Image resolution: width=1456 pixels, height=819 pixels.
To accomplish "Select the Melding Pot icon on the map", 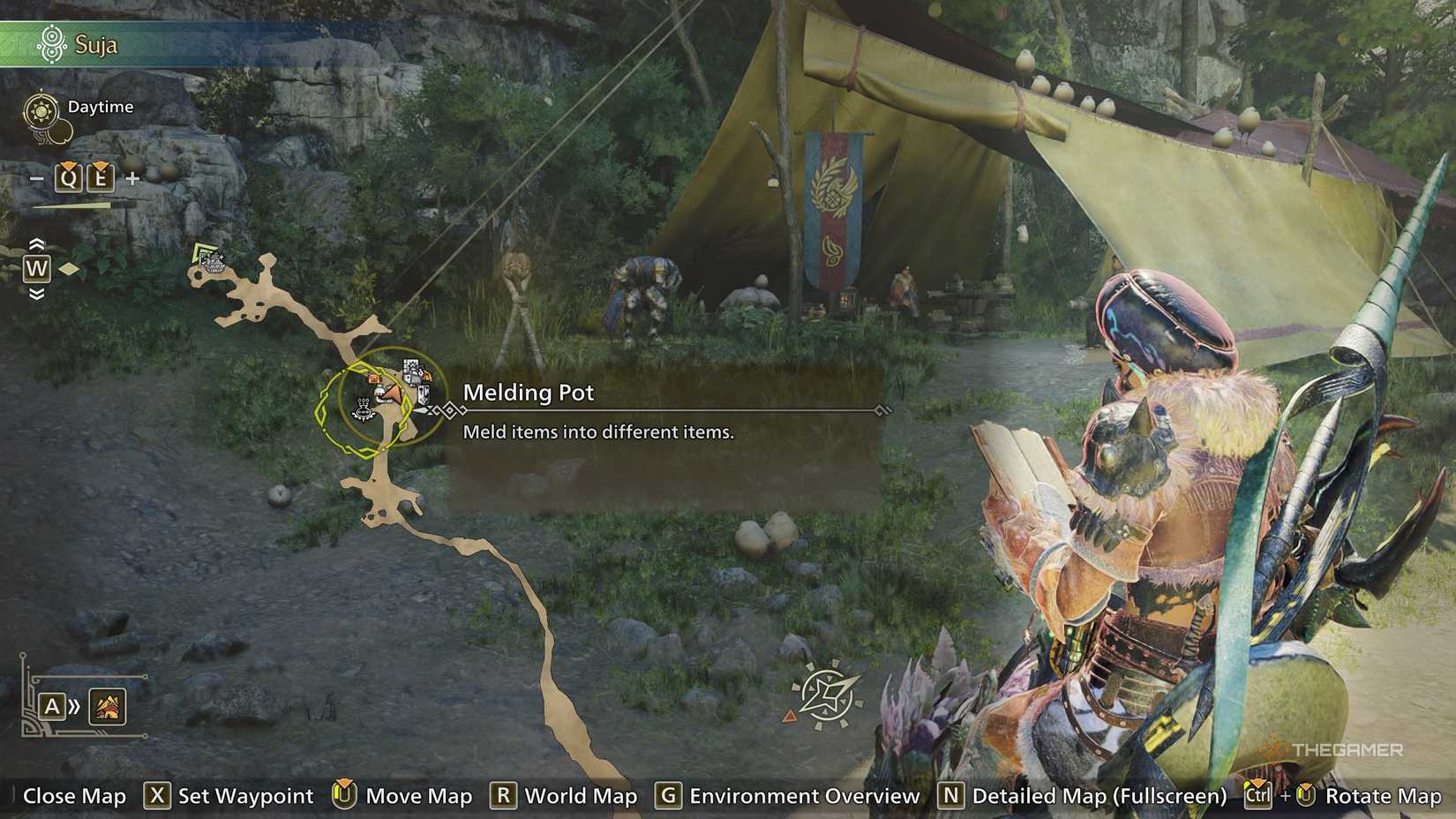I will (x=363, y=409).
